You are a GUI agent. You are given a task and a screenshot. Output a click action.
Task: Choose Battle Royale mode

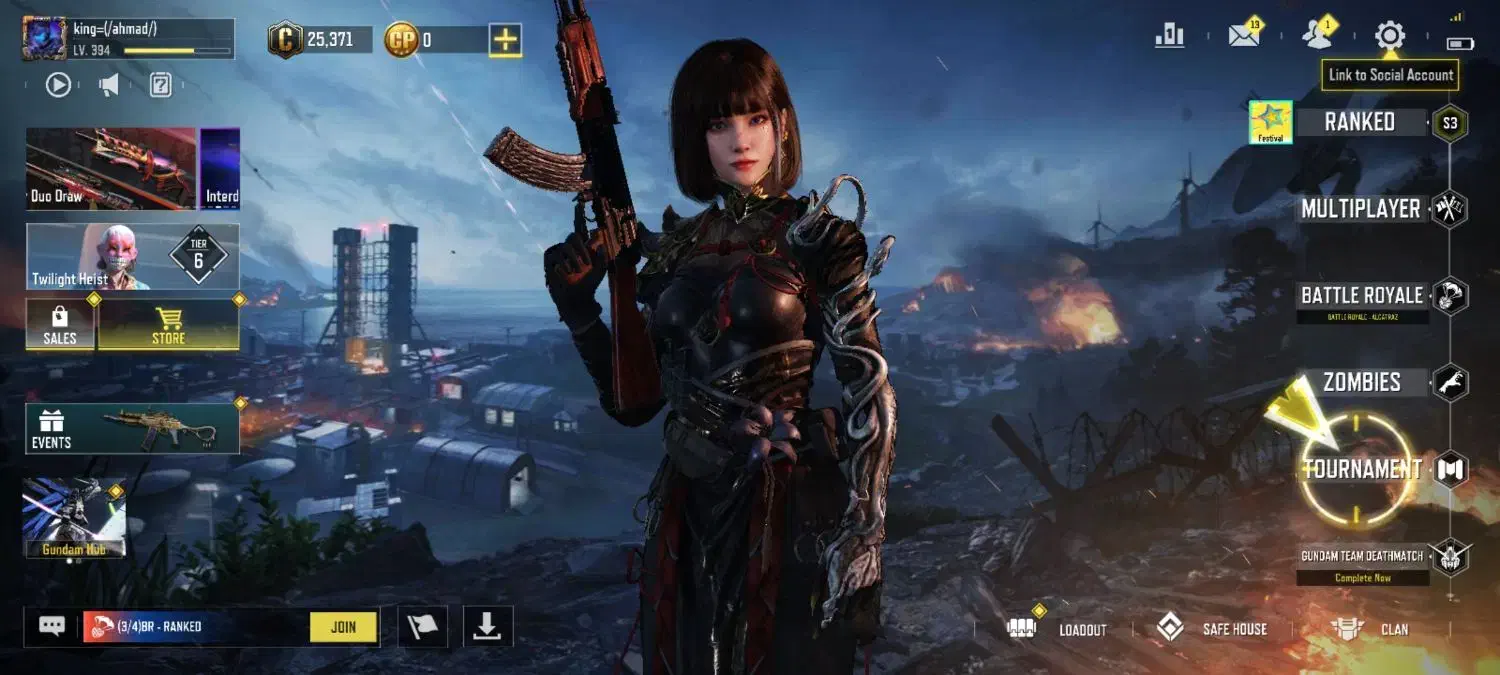pos(1361,296)
